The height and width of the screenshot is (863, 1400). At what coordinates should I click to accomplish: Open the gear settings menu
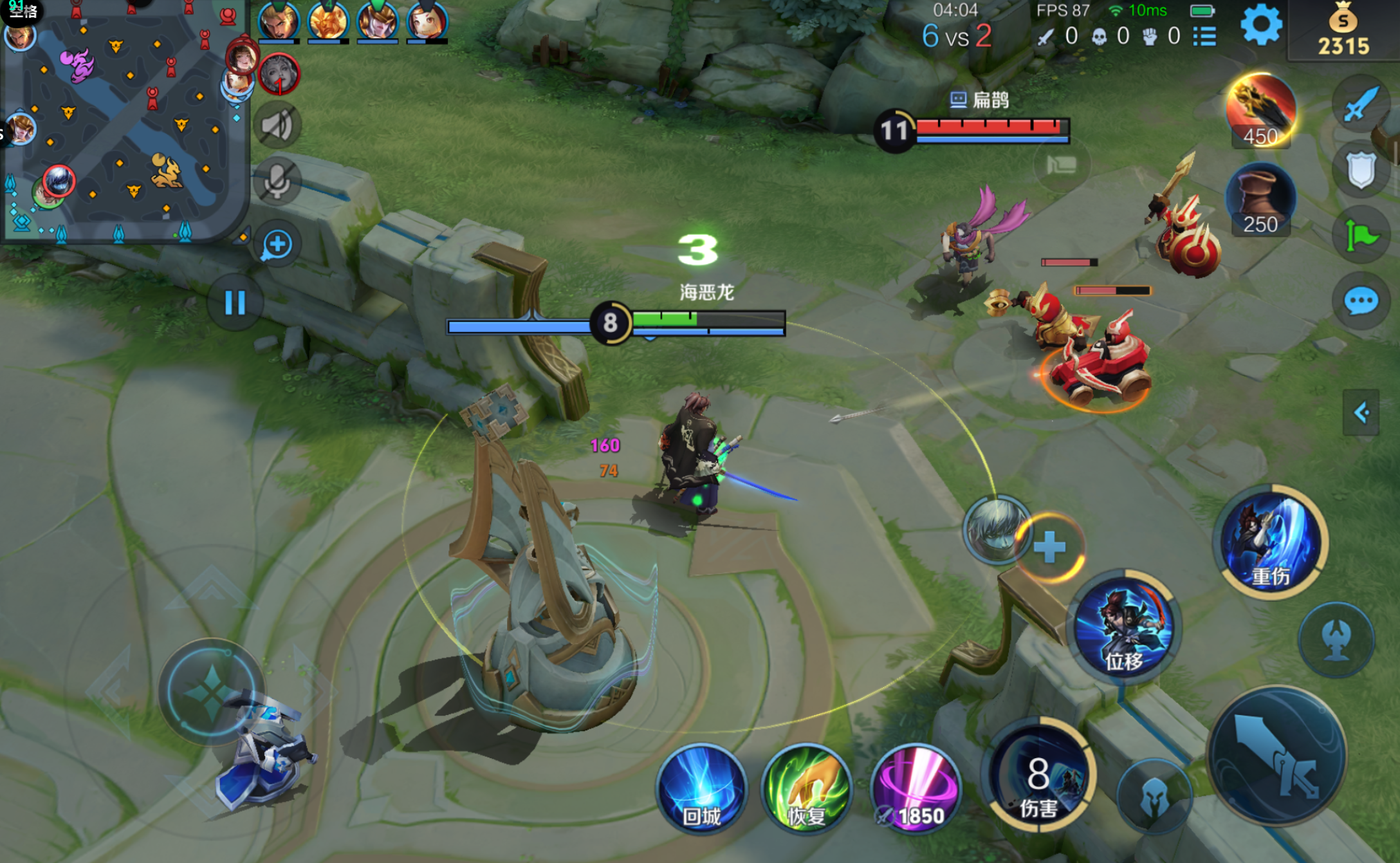1261,26
